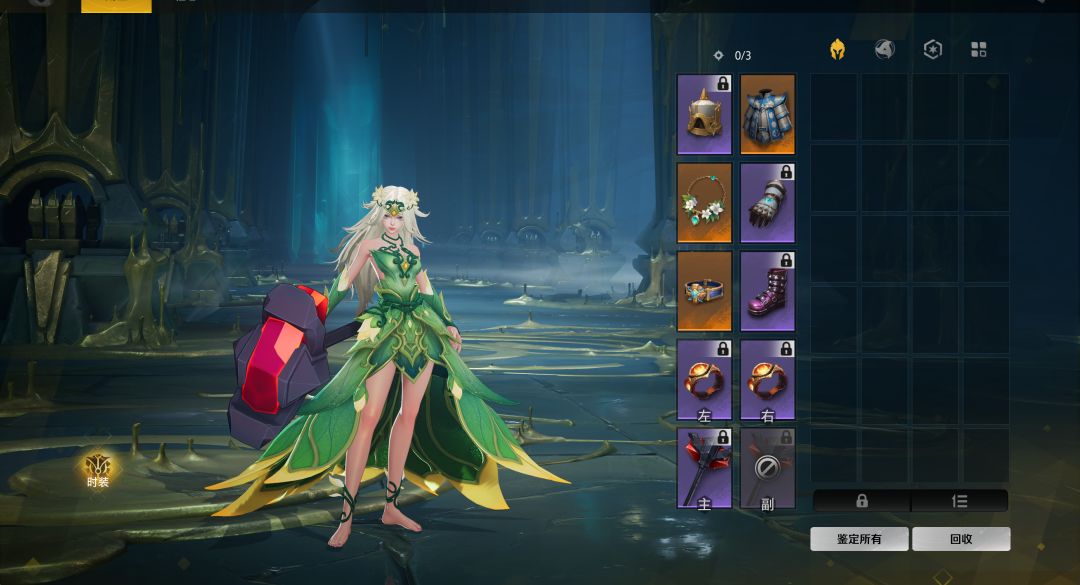Switch to the golden helmet equipment tab
The width and height of the screenshot is (1080, 585).
tap(837, 50)
